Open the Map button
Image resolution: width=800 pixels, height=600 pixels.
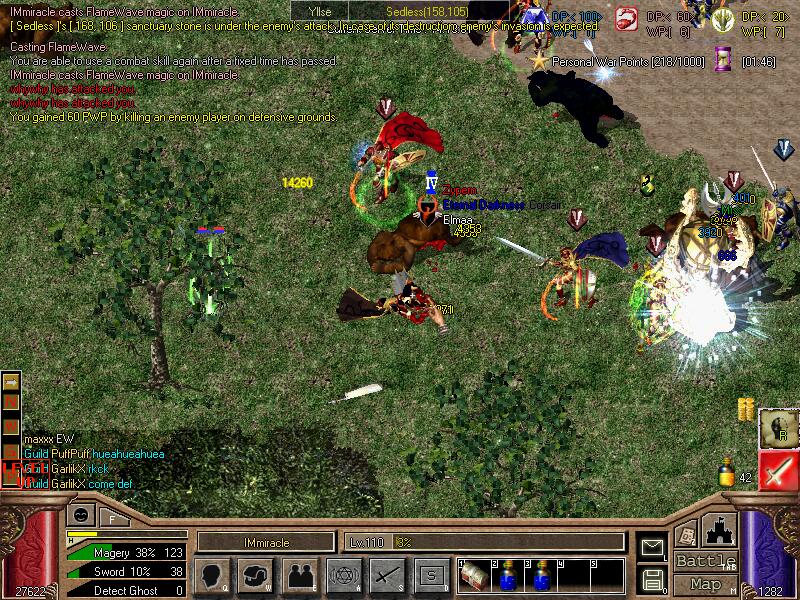pos(706,584)
